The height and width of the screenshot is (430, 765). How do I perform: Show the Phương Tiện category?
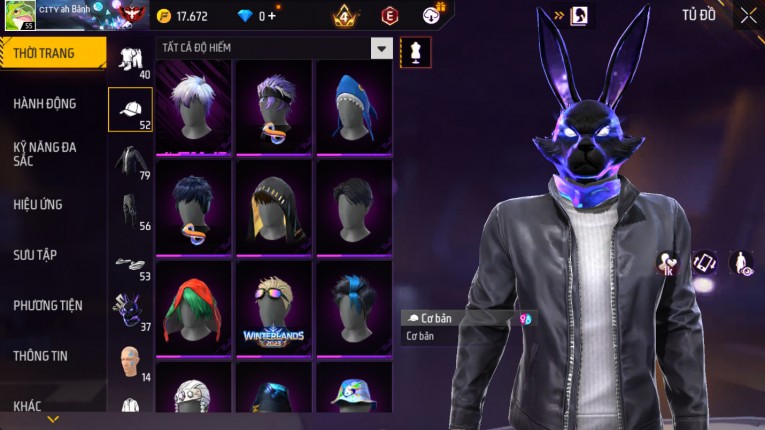tap(48, 305)
